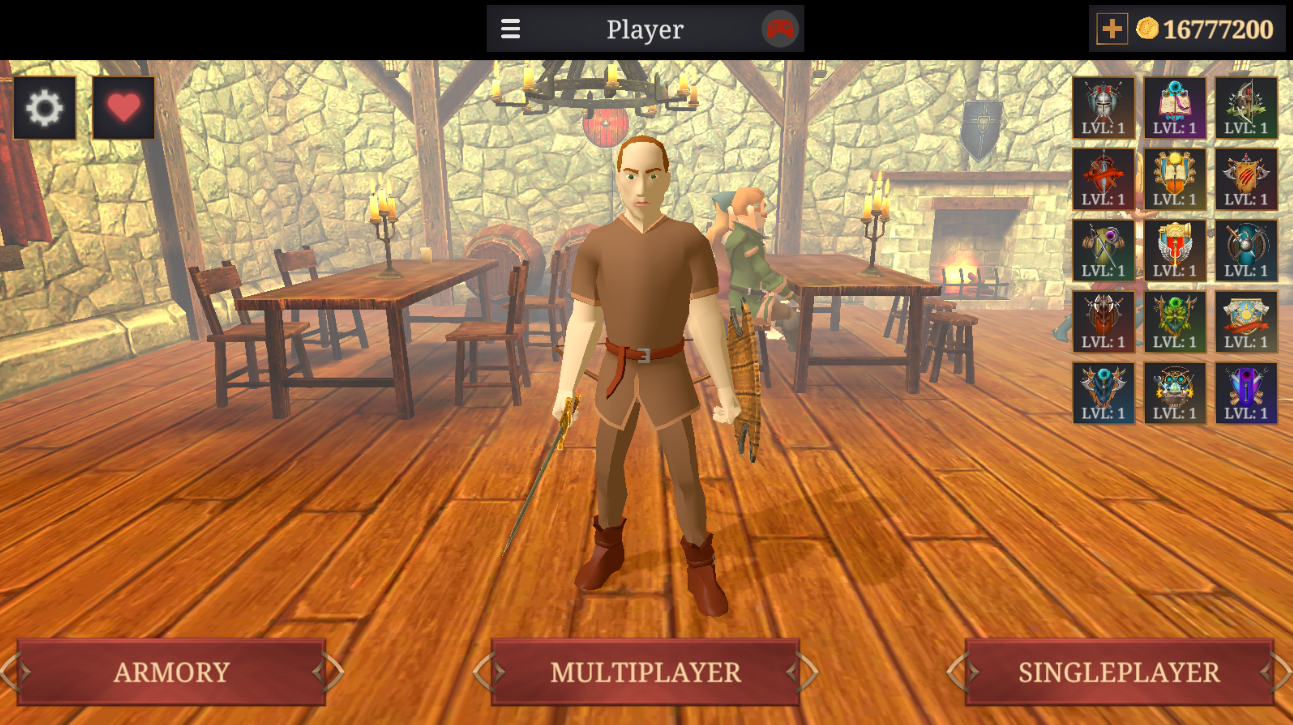This screenshot has height=725, width=1293.
Task: Click the red heart button
Action: 124,108
